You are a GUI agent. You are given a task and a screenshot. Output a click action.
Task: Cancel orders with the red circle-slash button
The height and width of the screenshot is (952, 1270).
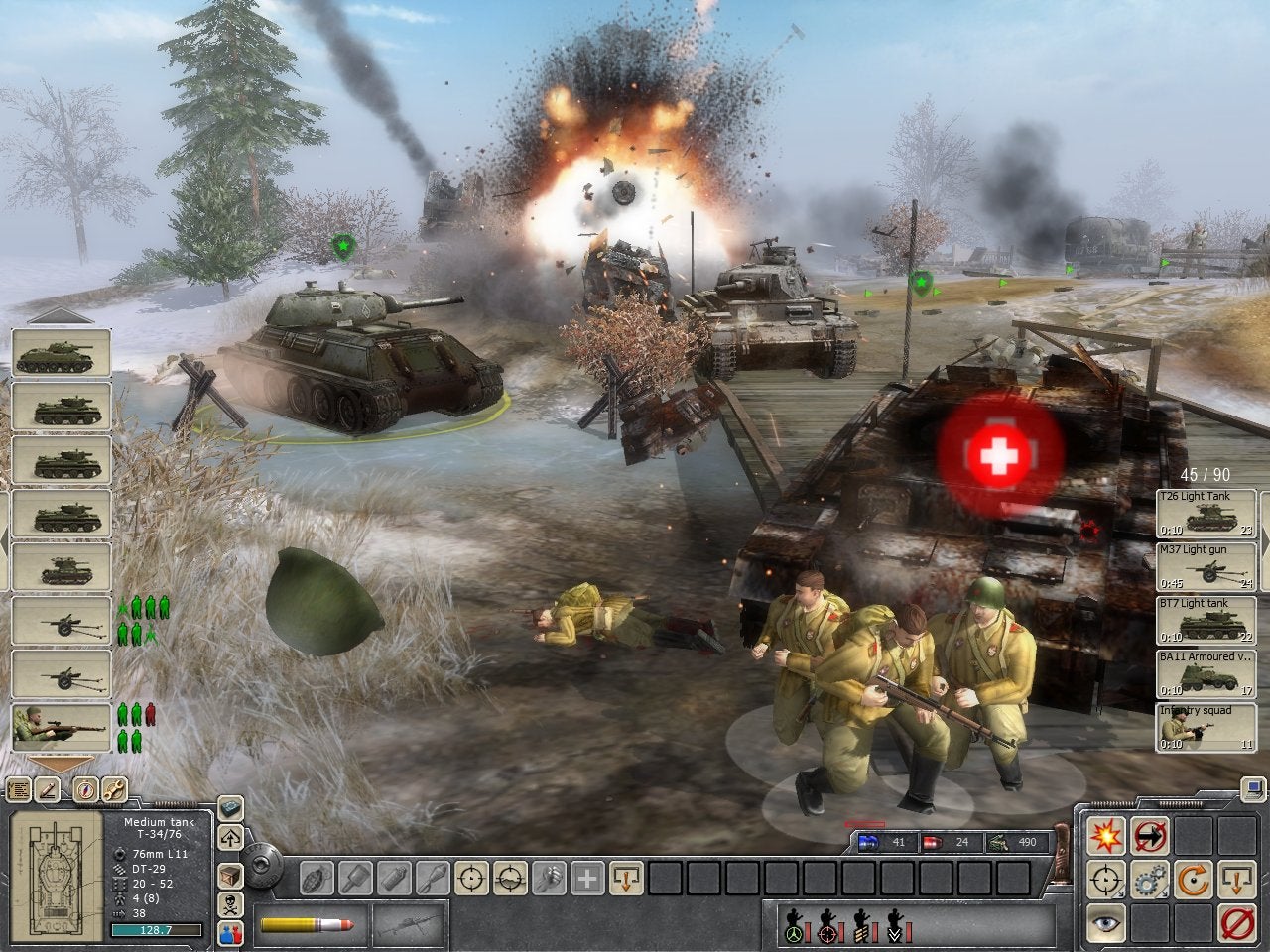pos(1237,922)
